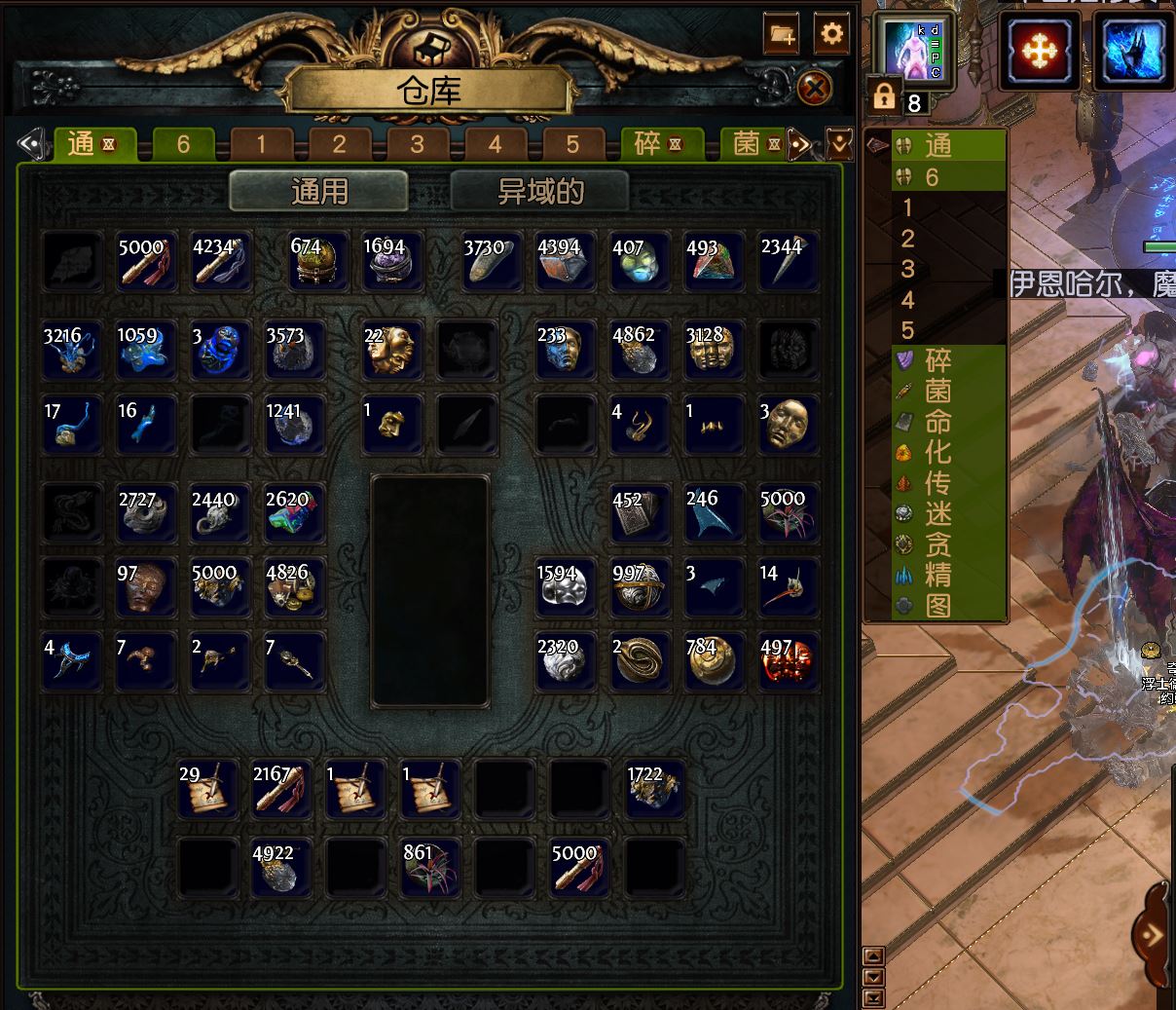Click the padlock icon button

click(x=884, y=95)
